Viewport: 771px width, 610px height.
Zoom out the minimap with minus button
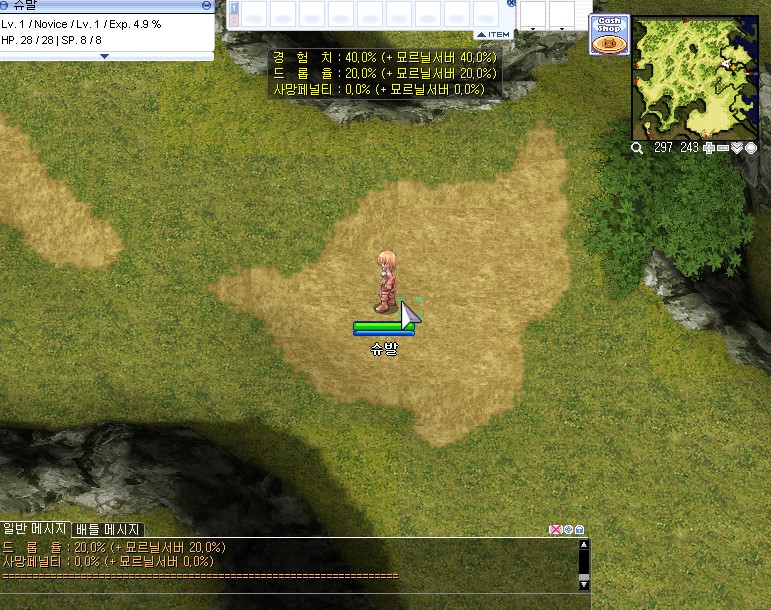(723, 148)
